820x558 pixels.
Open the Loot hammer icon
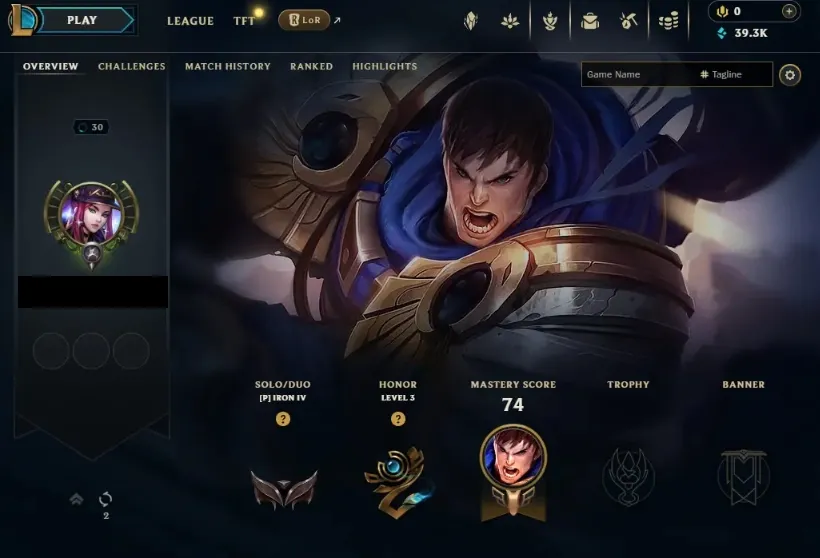629,20
